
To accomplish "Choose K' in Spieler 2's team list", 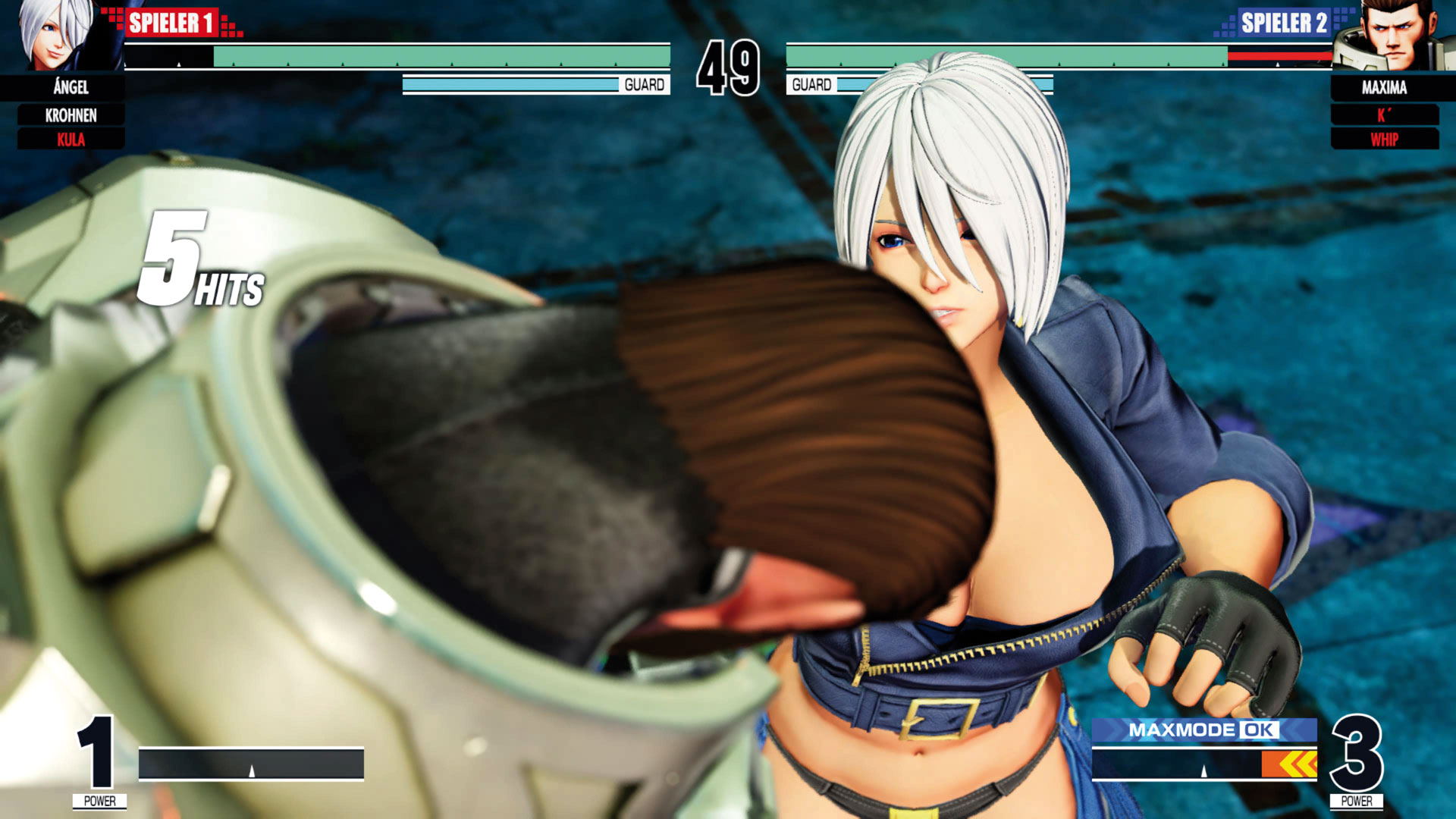I will click(x=1384, y=115).
